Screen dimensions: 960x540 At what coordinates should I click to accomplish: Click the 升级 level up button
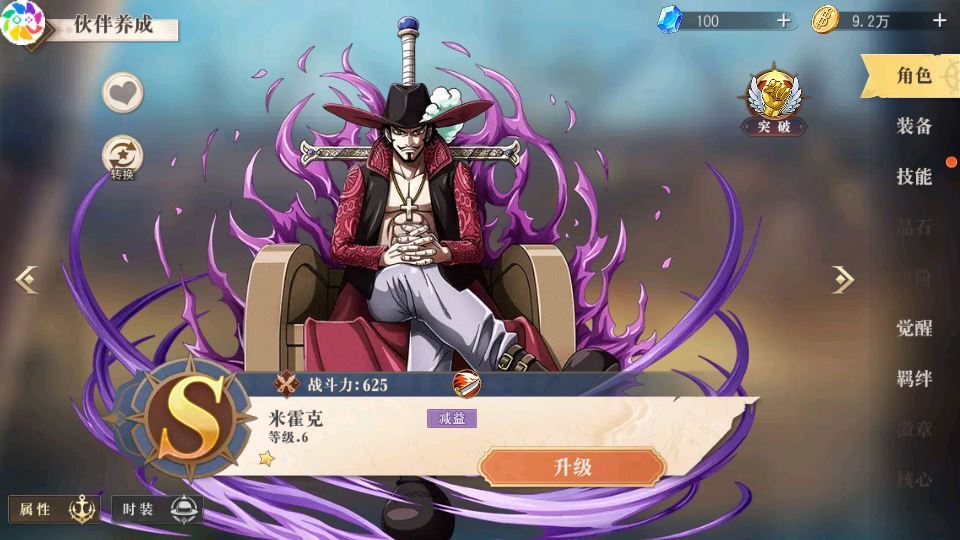(x=572, y=467)
